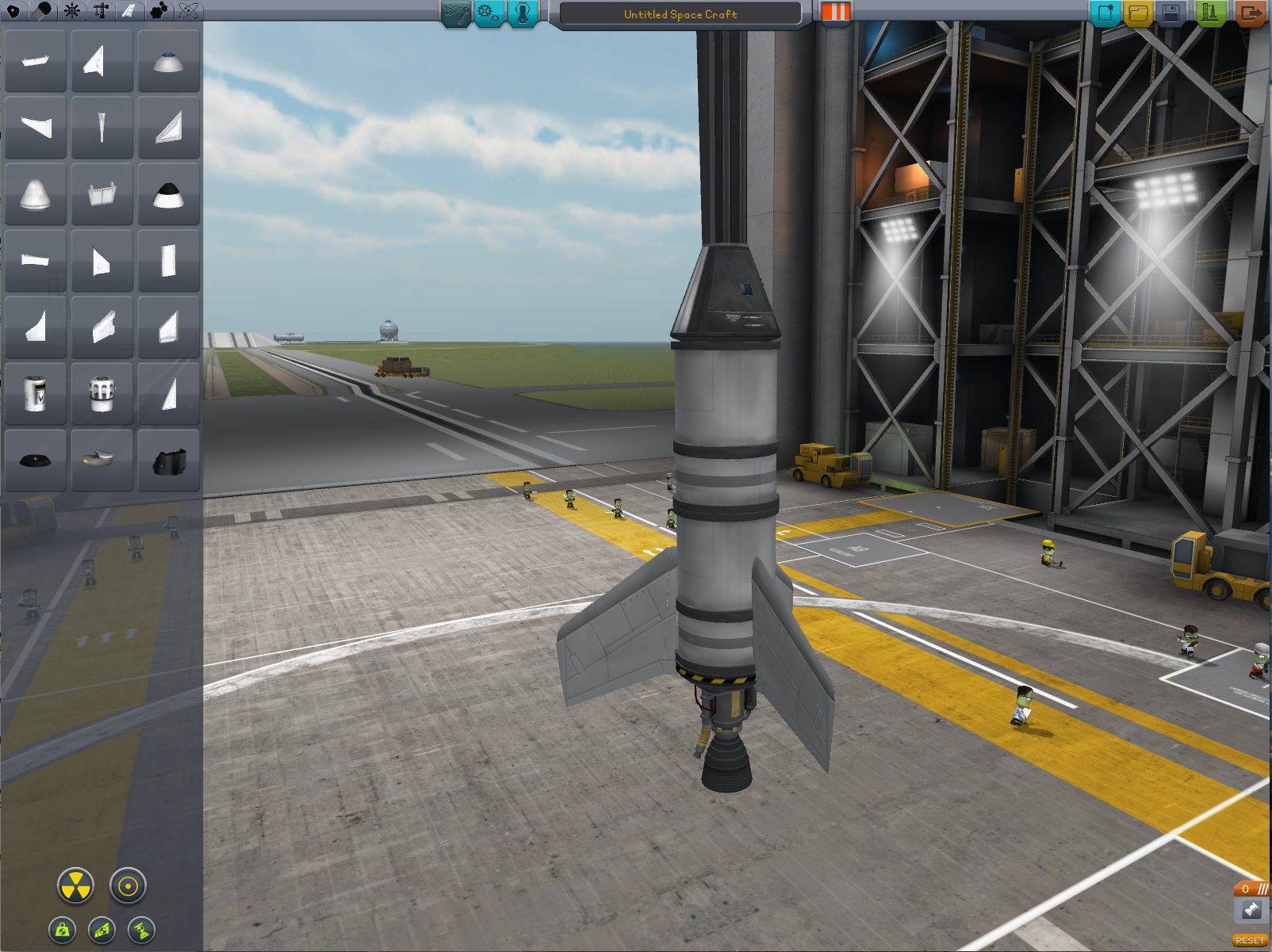The width and height of the screenshot is (1272, 952).
Task: Show the center of mass weight marker
Action: [63, 930]
